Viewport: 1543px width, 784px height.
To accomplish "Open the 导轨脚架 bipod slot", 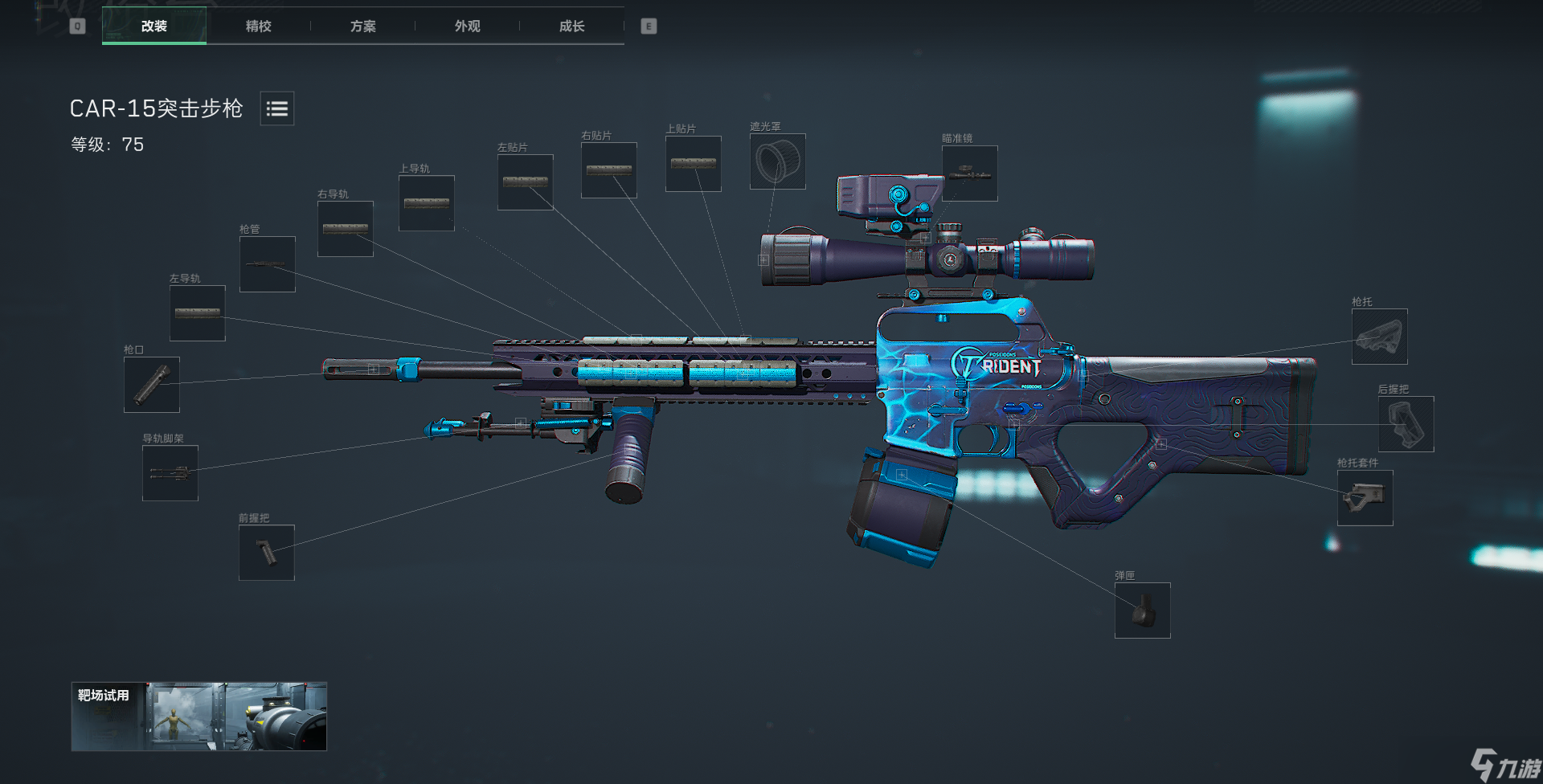I will click(x=170, y=473).
